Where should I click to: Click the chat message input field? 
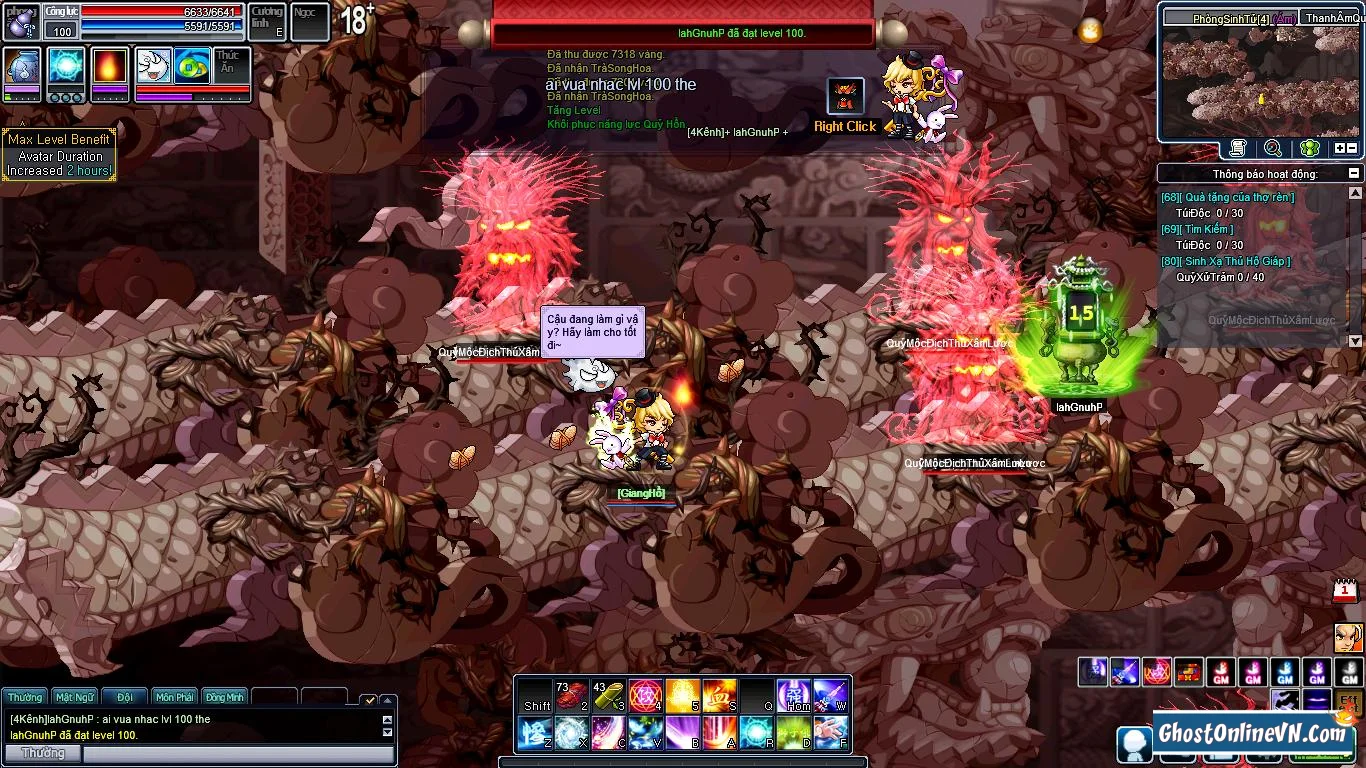point(238,754)
